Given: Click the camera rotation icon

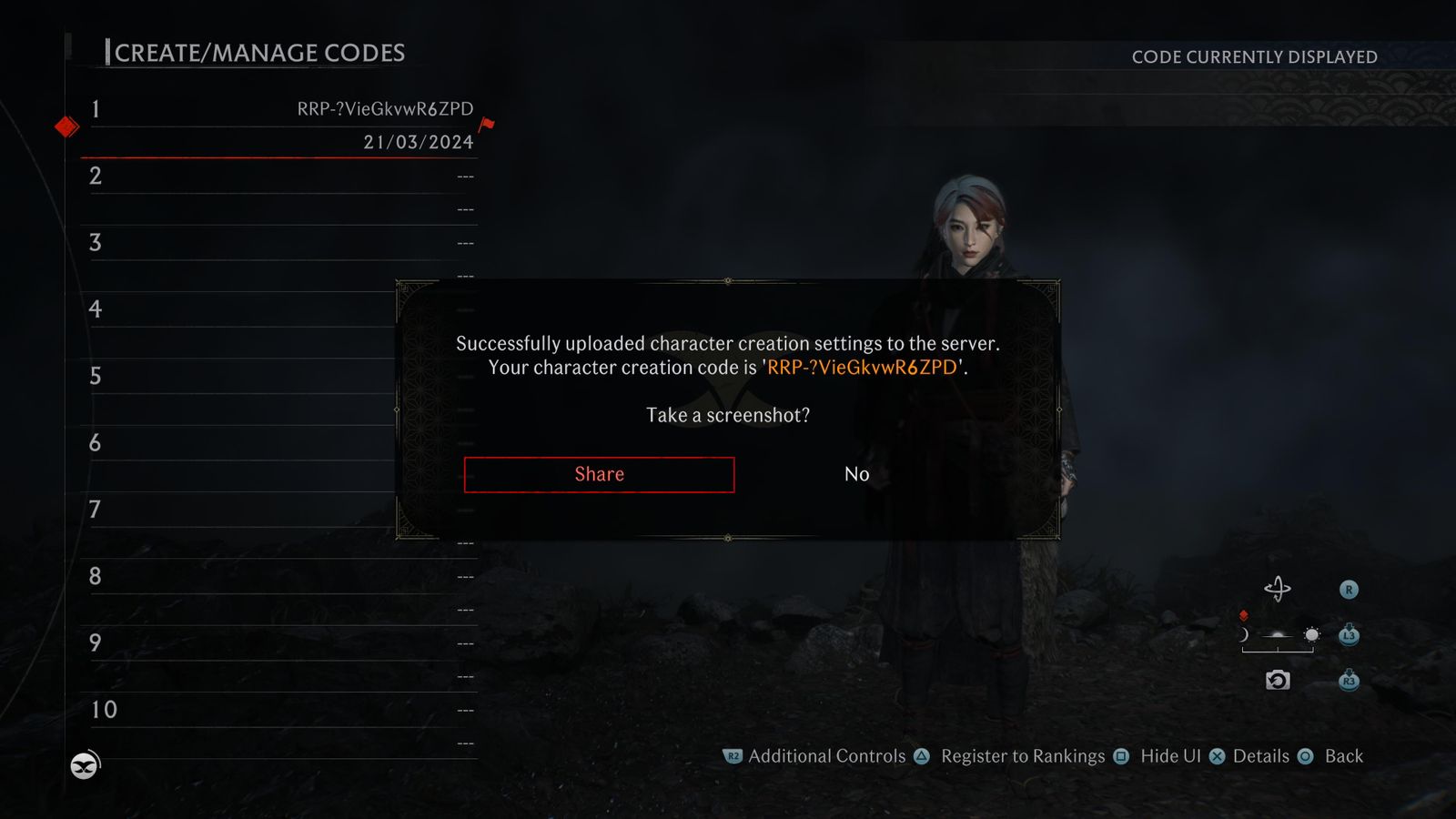Looking at the screenshot, I should click(x=1279, y=588).
